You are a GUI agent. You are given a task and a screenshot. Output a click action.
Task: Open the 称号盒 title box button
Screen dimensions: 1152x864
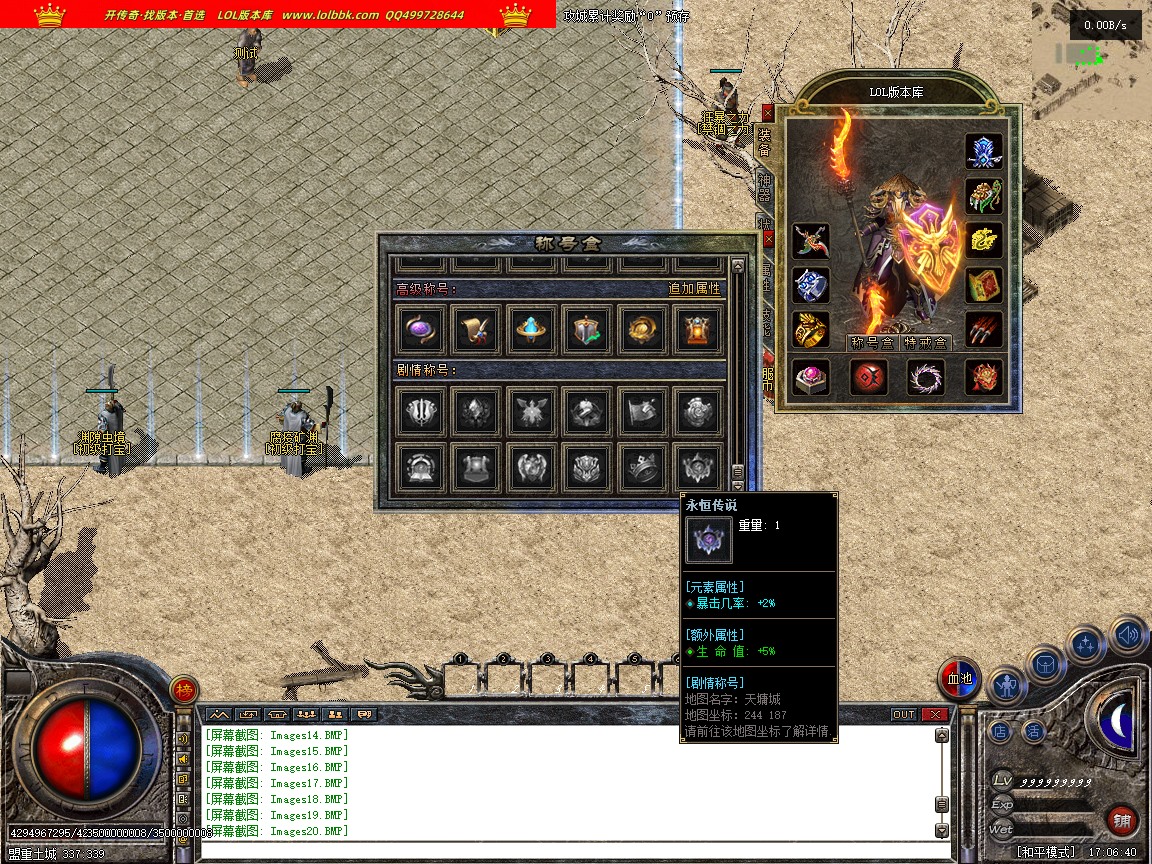(x=869, y=343)
